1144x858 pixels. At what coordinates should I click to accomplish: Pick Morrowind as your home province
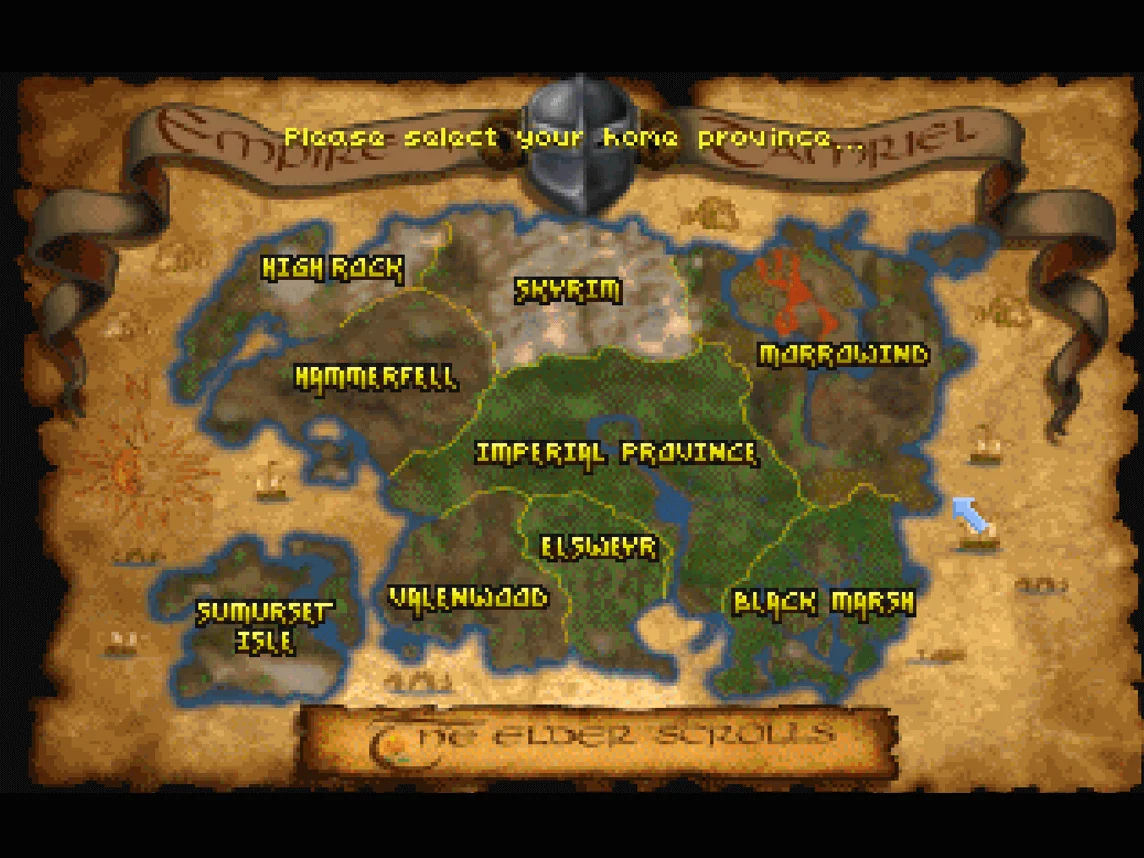click(x=843, y=354)
